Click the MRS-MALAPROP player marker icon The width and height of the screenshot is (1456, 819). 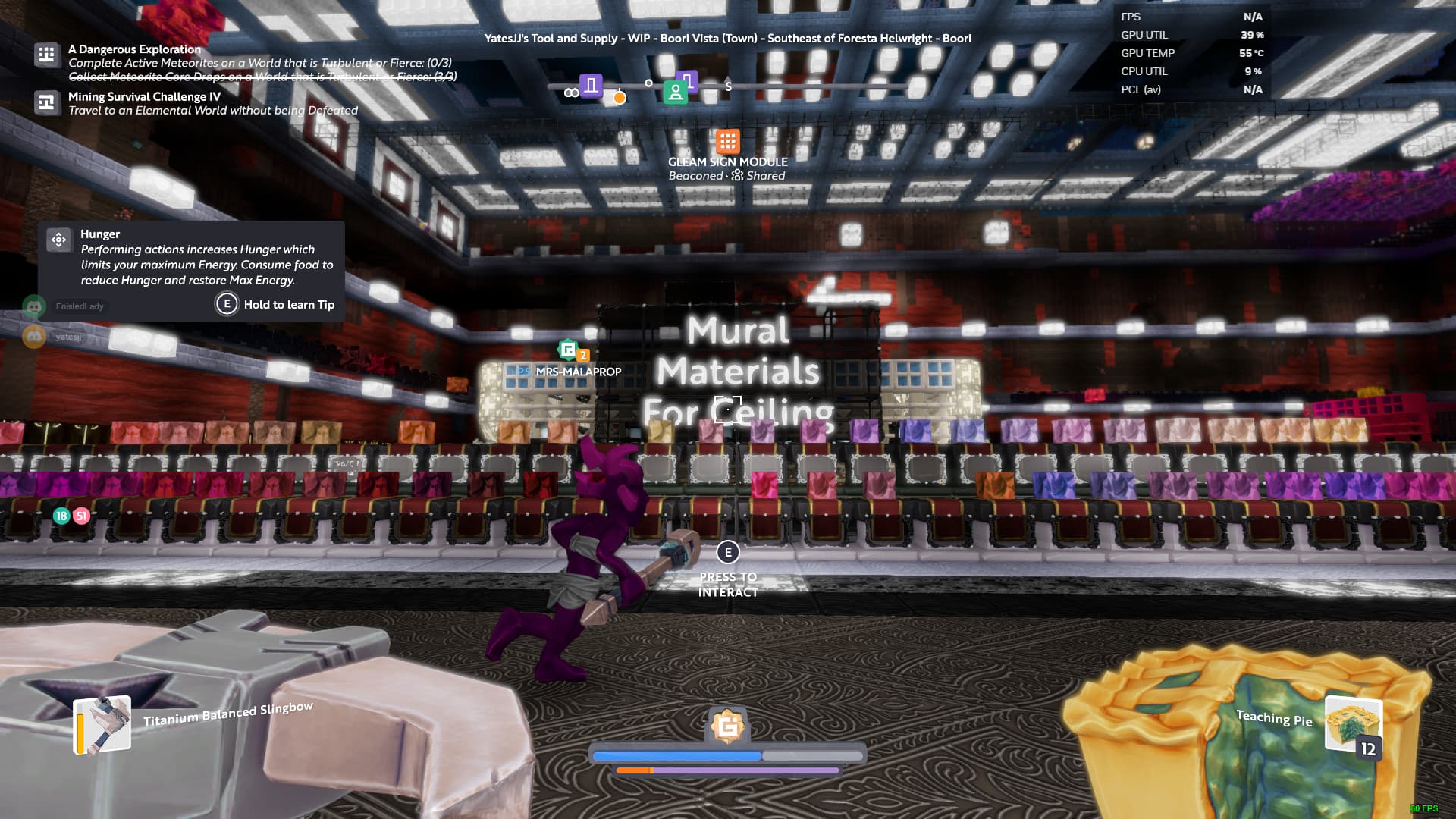(568, 350)
